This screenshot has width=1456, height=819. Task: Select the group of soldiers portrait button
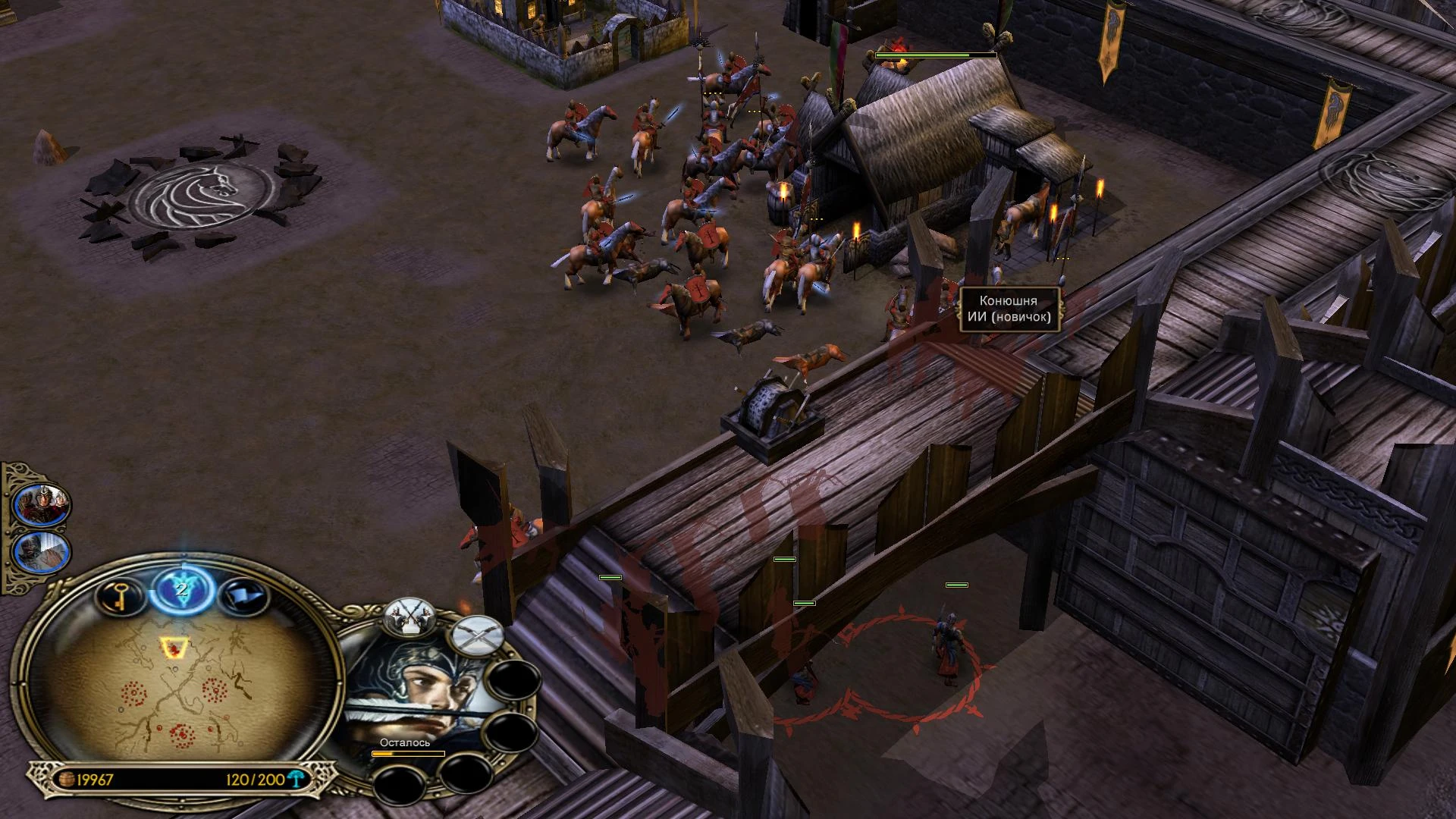[43, 503]
